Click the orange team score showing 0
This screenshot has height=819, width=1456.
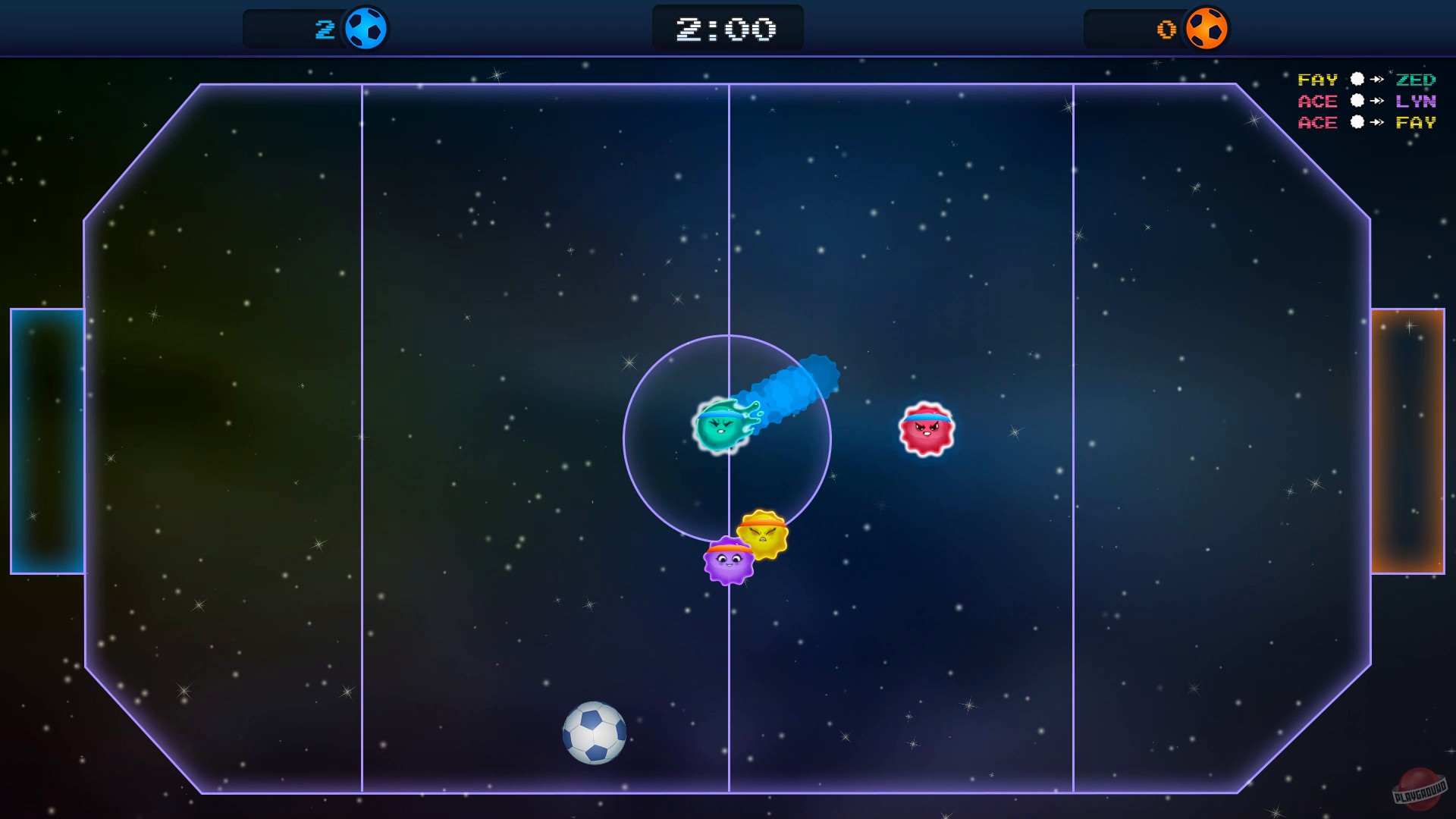tap(1166, 29)
